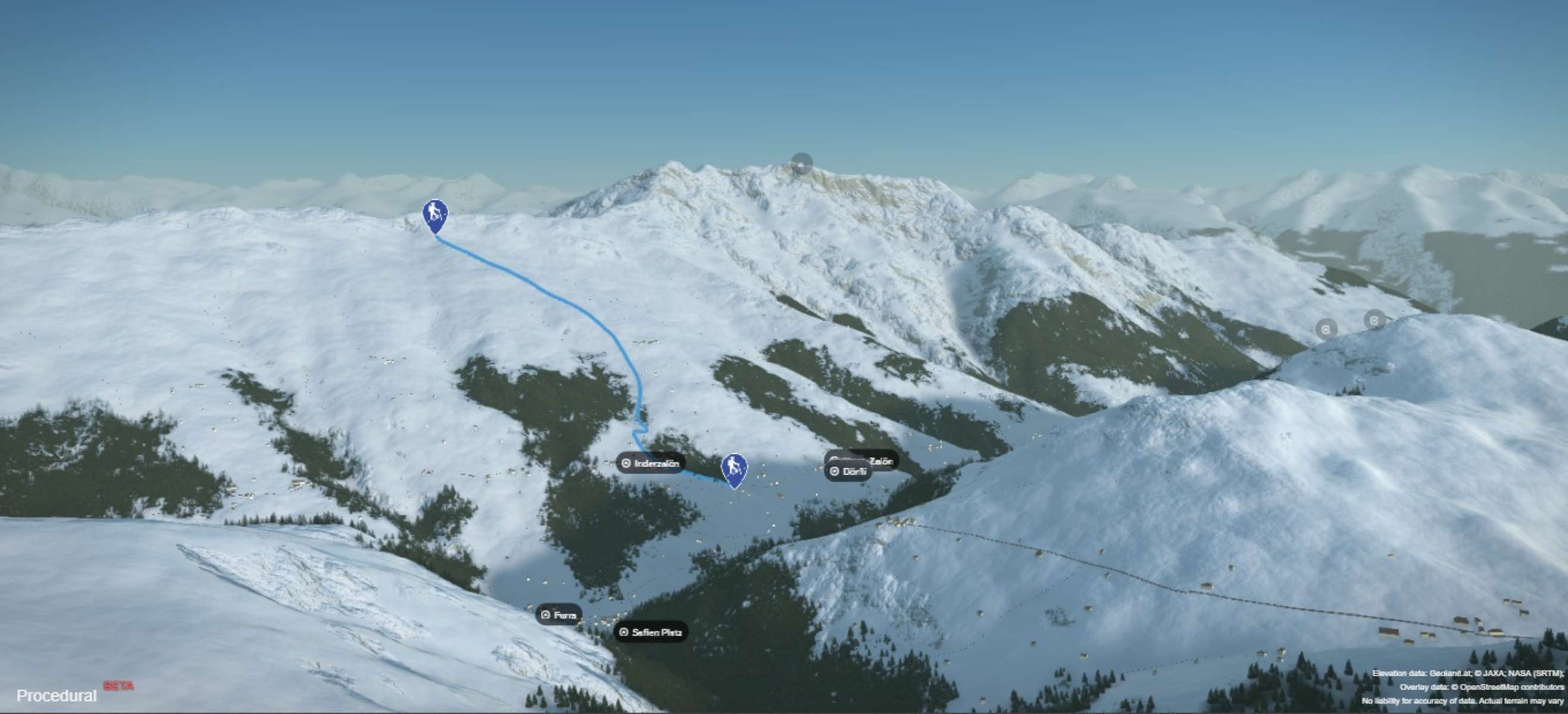Select the Inderzalön place label

(x=650, y=464)
